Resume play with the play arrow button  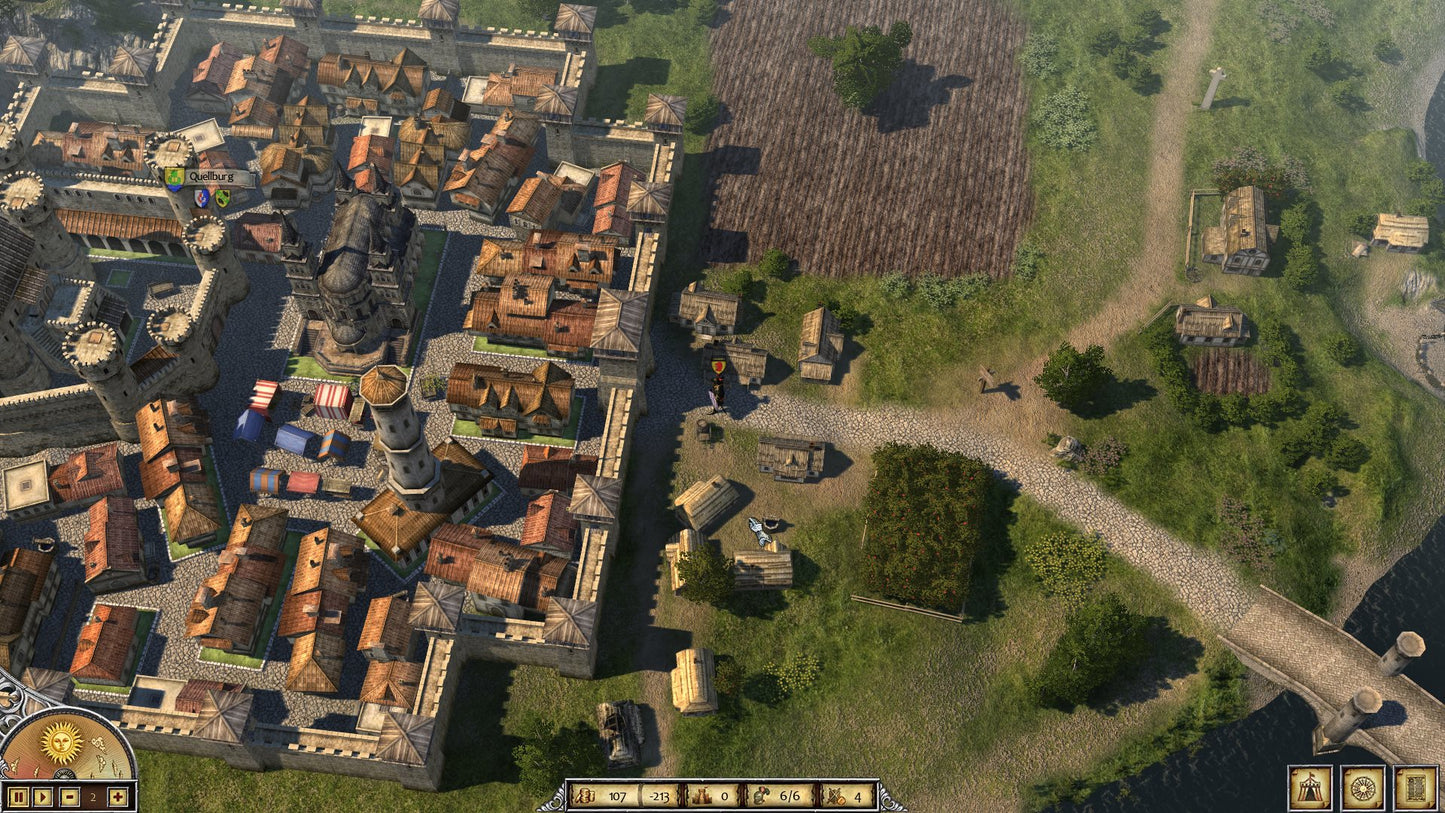42,797
